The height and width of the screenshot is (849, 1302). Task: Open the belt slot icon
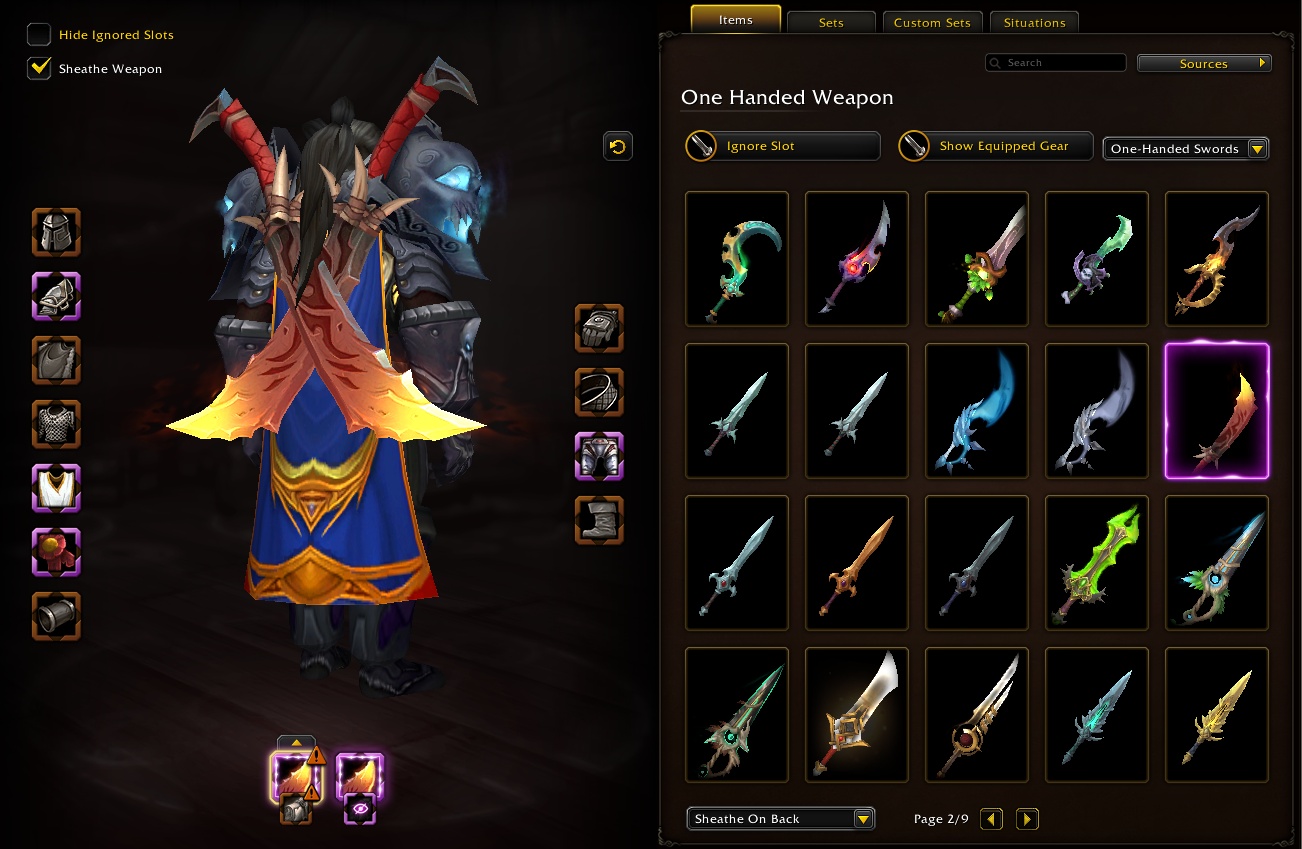click(x=598, y=392)
